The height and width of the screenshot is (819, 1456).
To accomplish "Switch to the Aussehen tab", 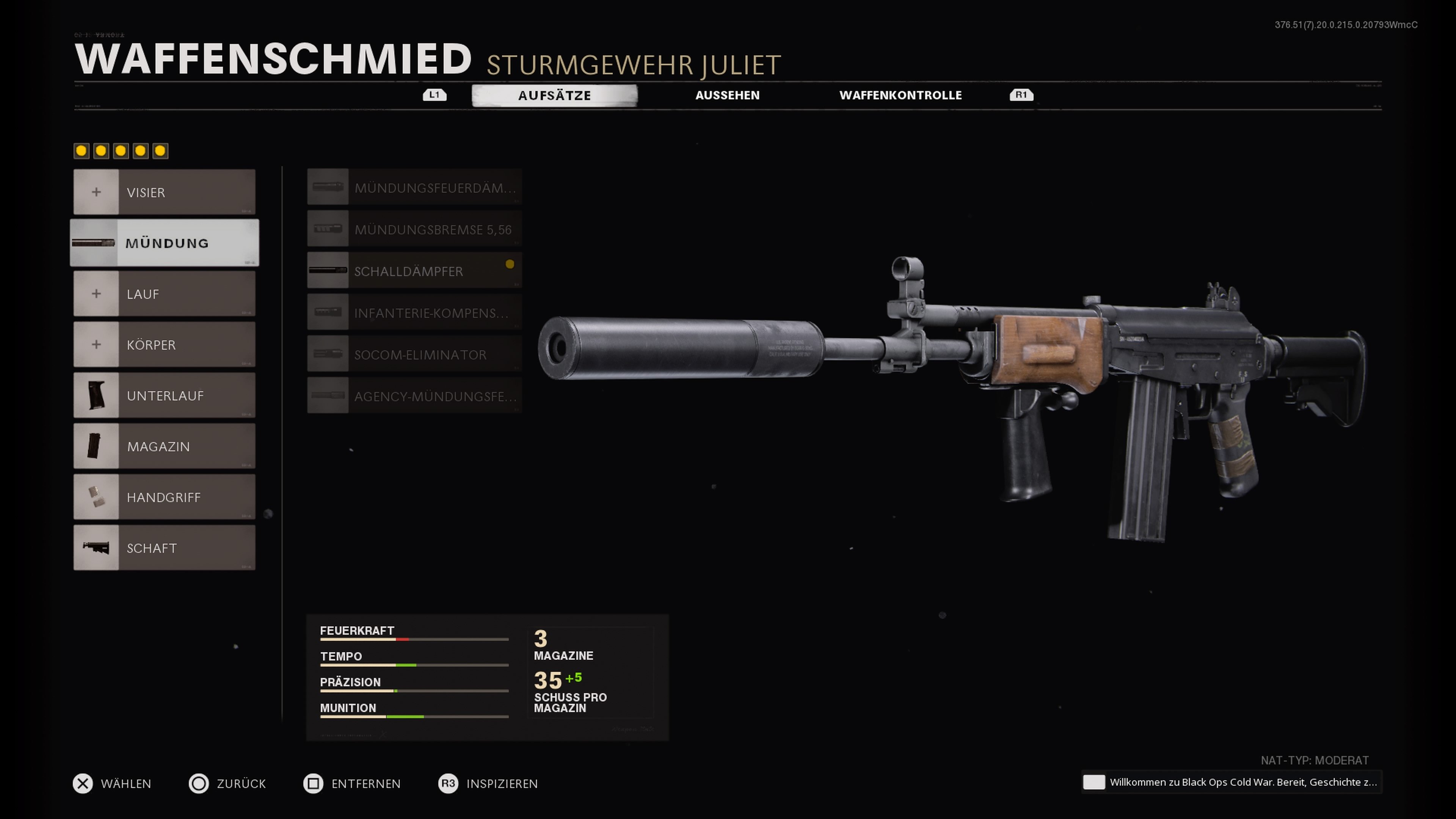I will tap(728, 95).
